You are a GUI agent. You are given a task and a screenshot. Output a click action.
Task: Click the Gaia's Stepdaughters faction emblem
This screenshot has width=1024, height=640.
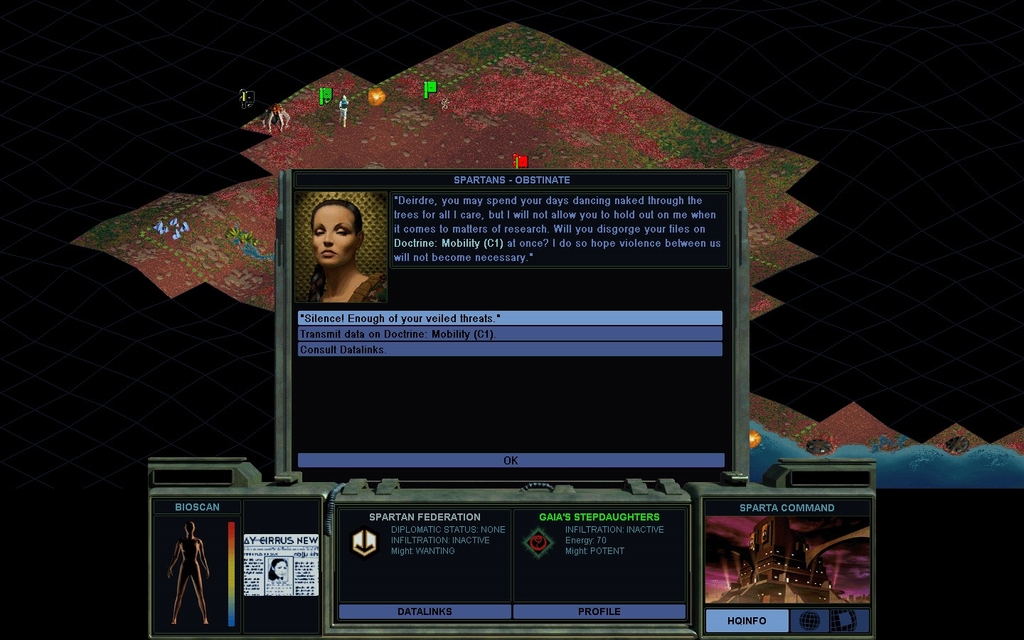(536, 542)
